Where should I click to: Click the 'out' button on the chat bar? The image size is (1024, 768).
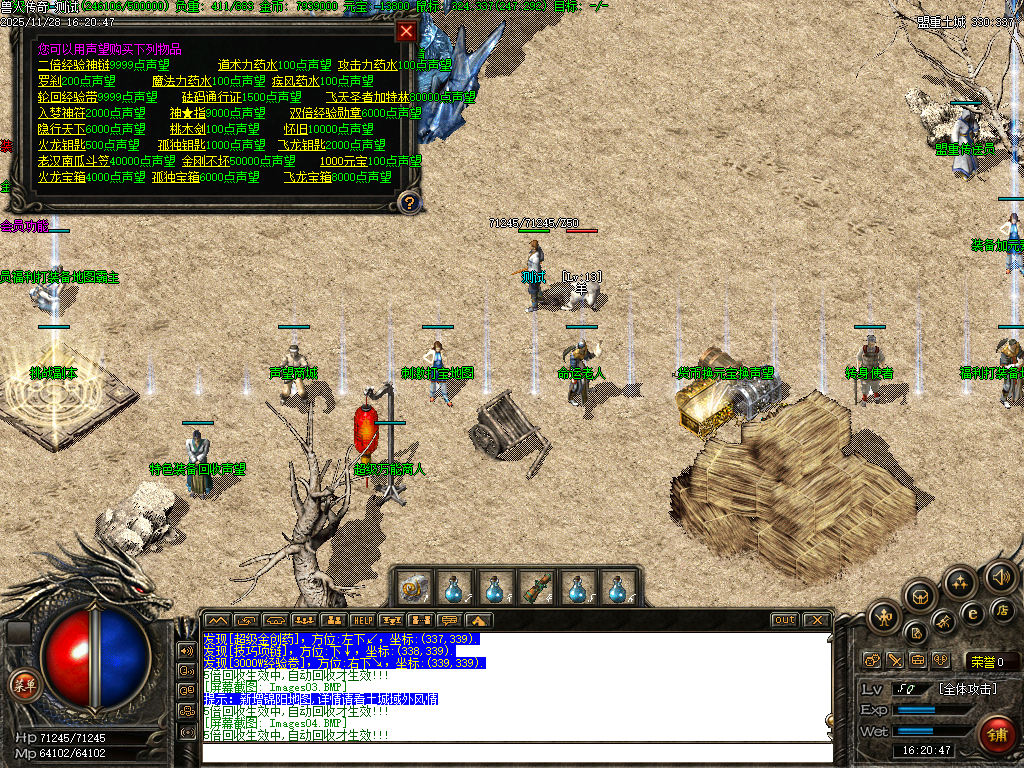coord(784,620)
